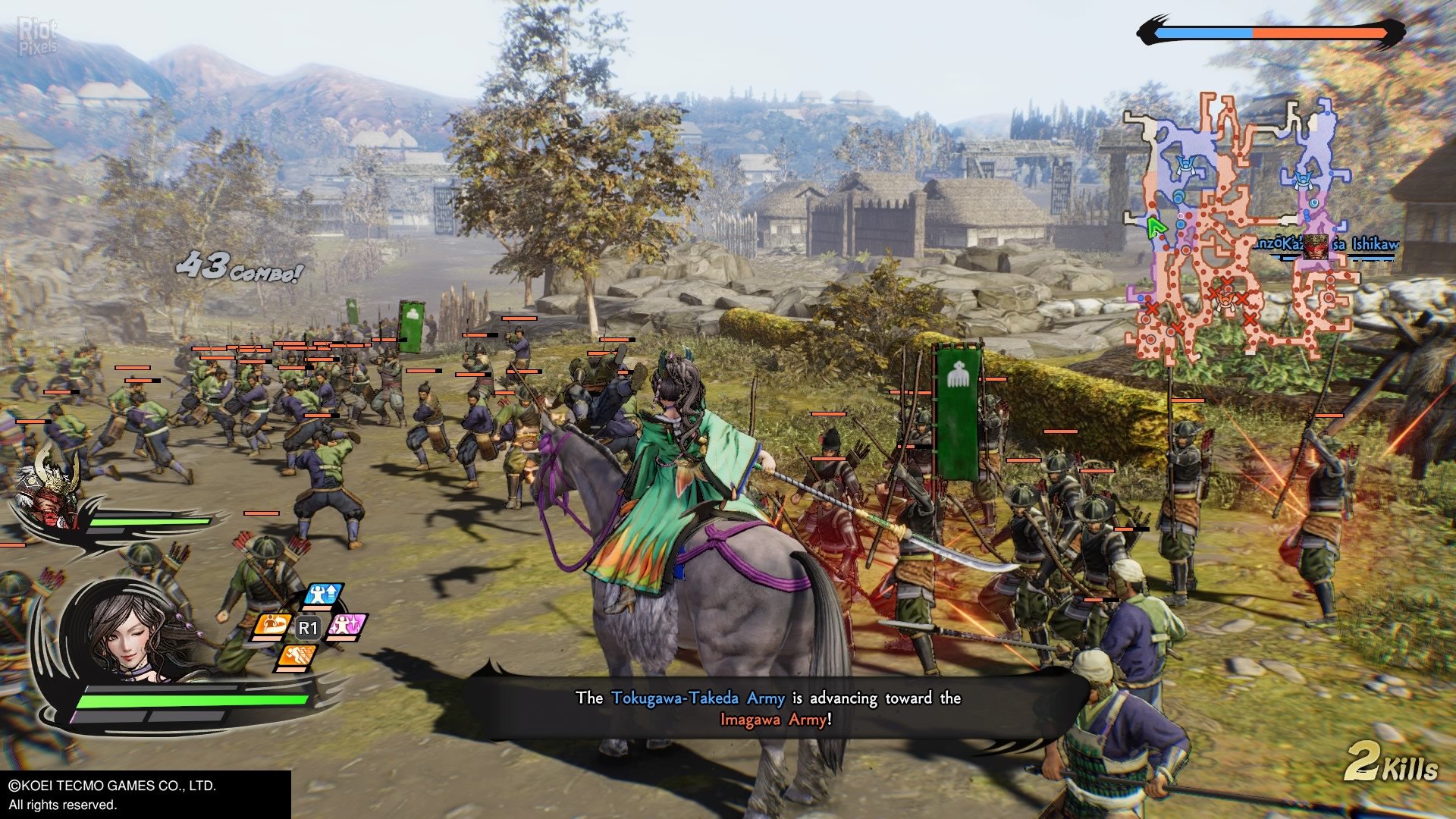The height and width of the screenshot is (819, 1456).
Task: Activate the orange dashing runner skill
Action: tap(297, 656)
